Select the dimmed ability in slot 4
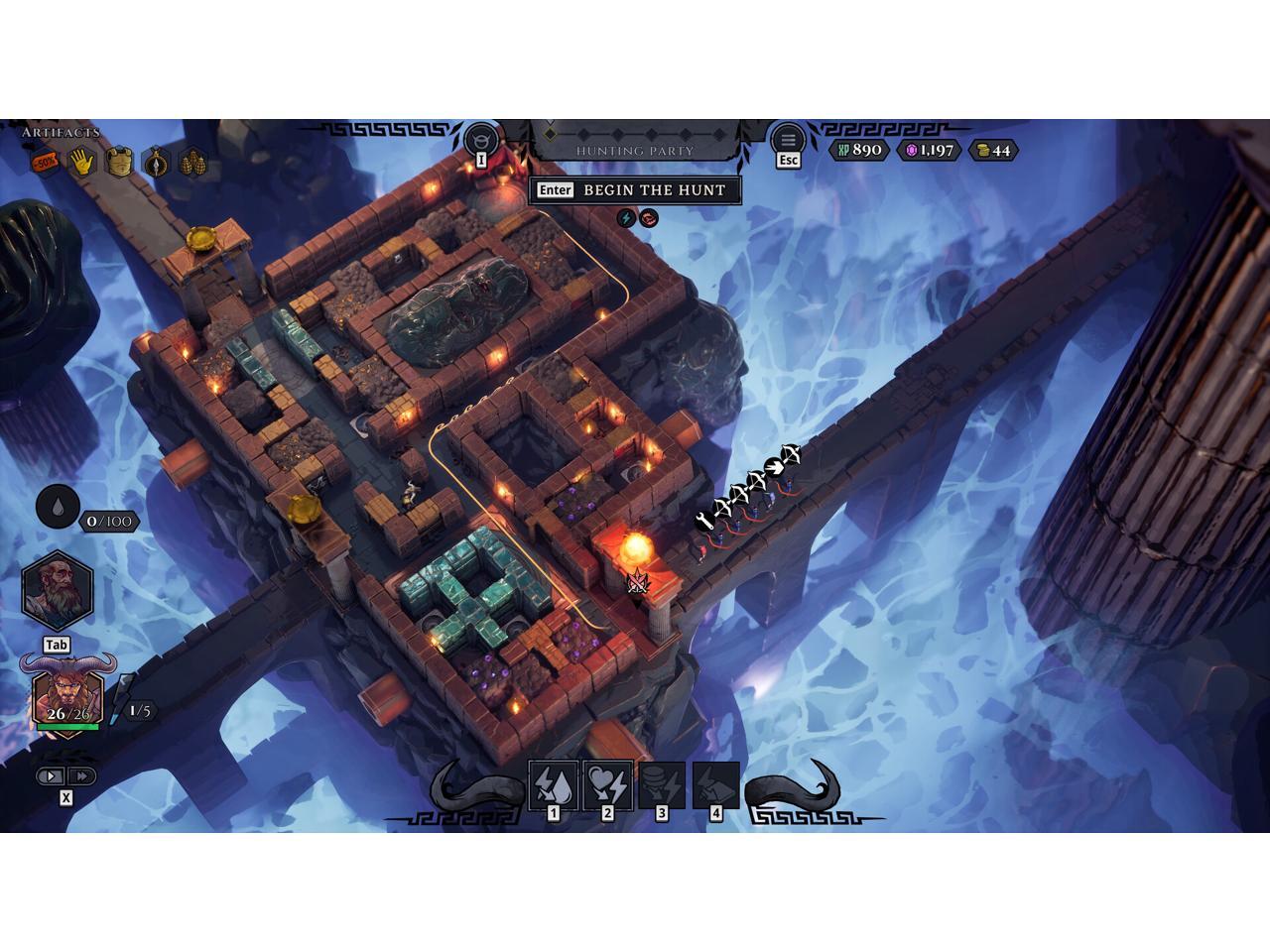This screenshot has height=952, width=1270. [715, 785]
